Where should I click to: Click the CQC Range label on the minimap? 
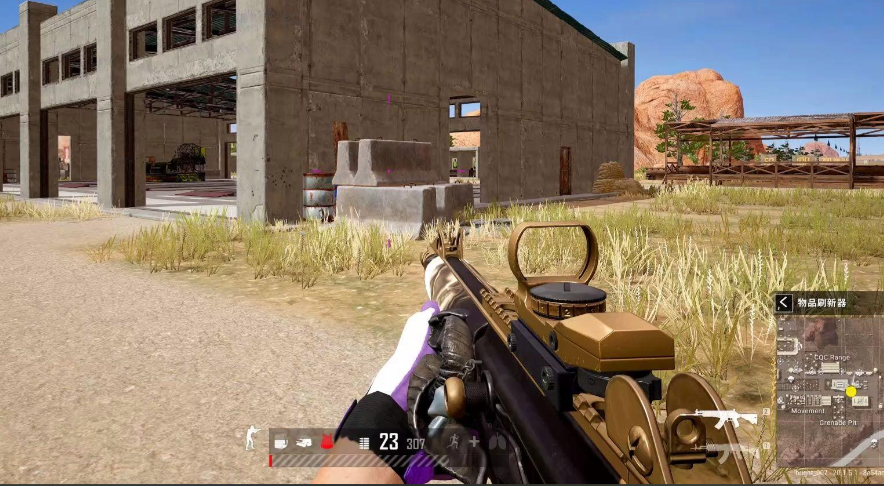tap(831, 357)
